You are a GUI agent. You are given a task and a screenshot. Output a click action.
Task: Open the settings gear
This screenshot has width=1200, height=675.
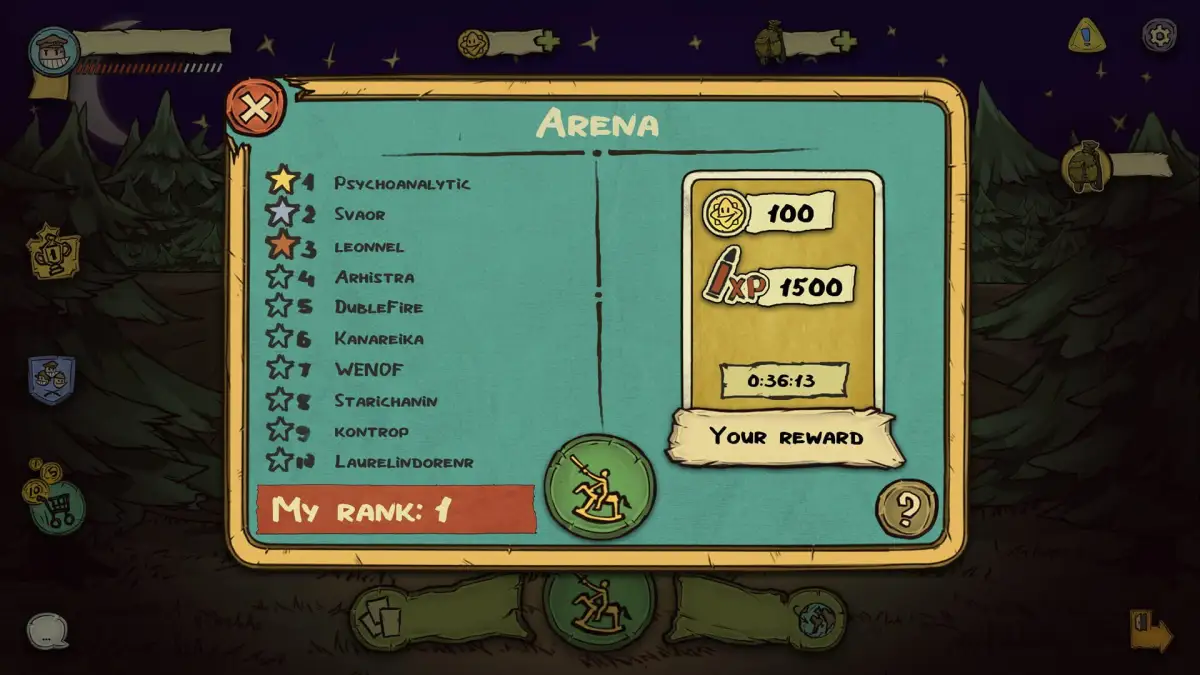coord(1159,35)
